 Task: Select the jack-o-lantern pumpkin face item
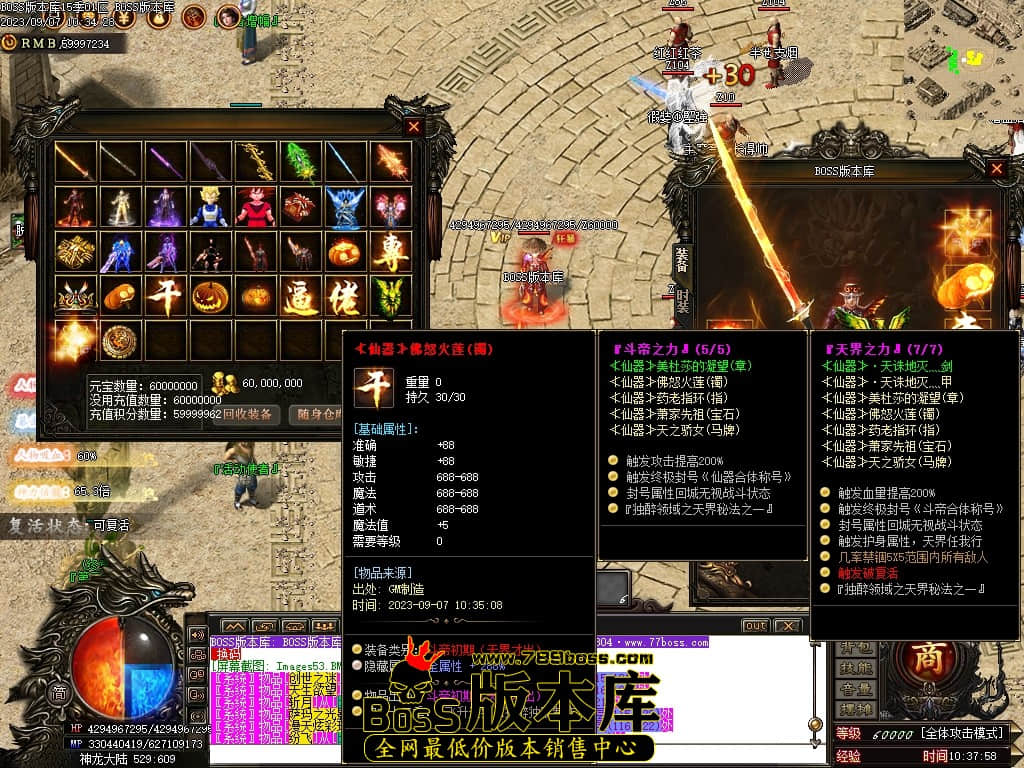210,297
